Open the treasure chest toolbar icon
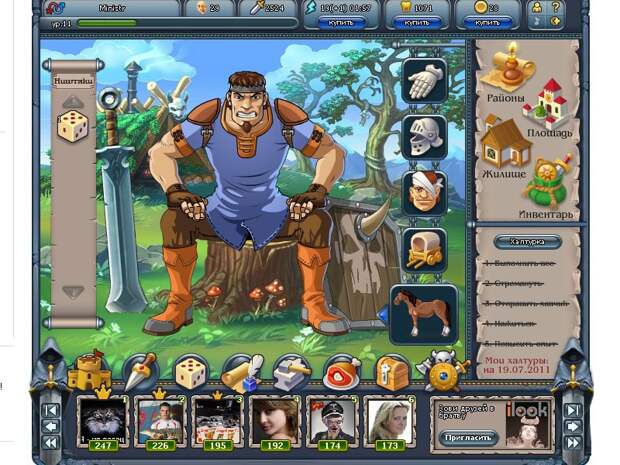The width and height of the screenshot is (620, 465). coord(392,373)
